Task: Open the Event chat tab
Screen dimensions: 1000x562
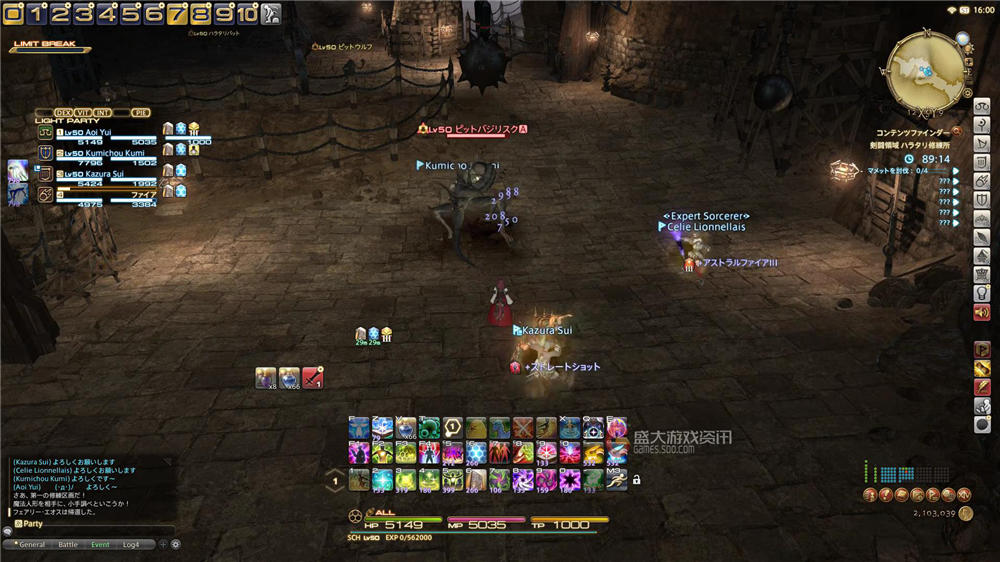Action: pyautogui.click(x=100, y=545)
